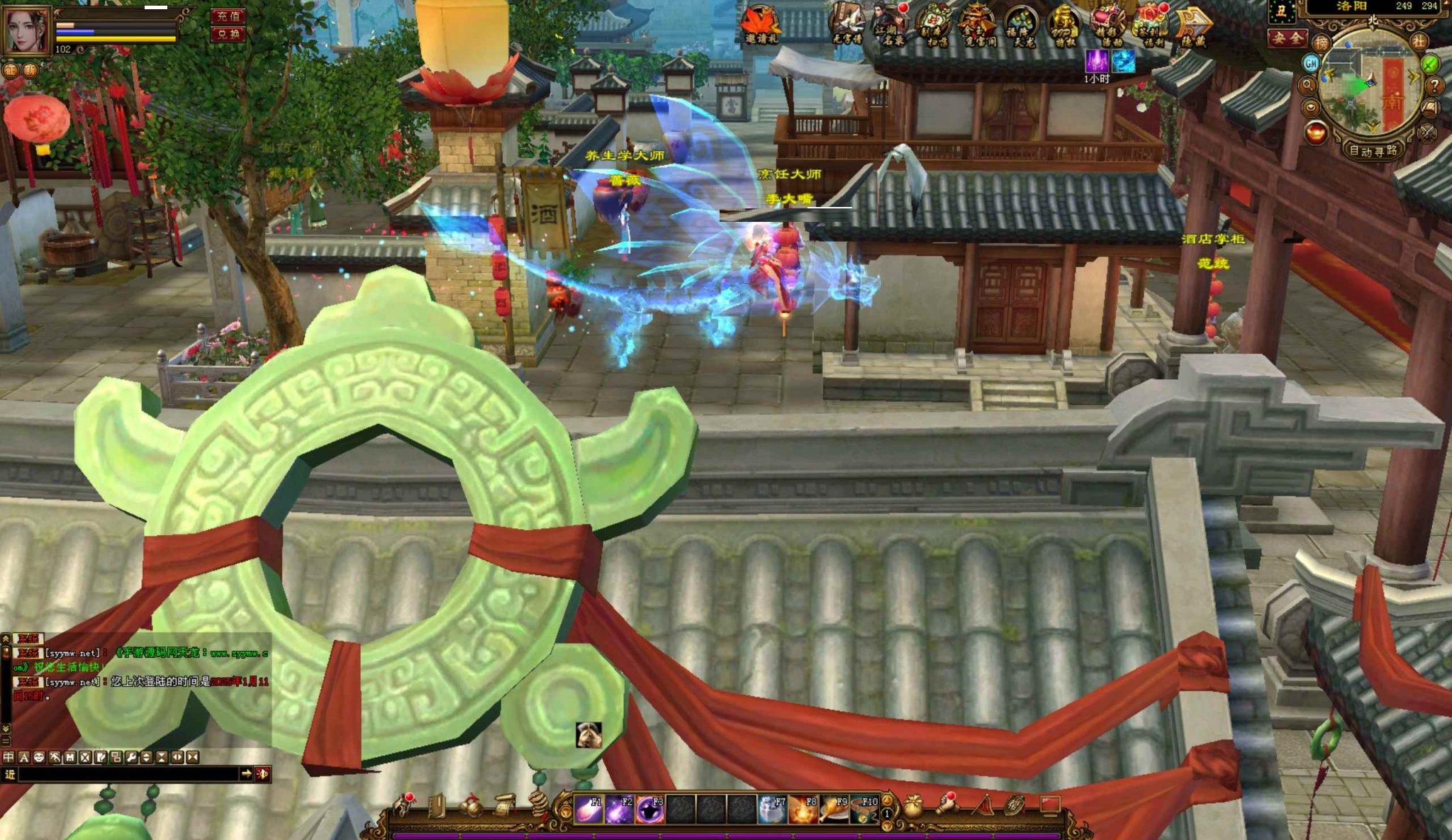1452x840 pixels.
Task: Expand the 社 guild tab beside minimap
Action: (1420, 42)
